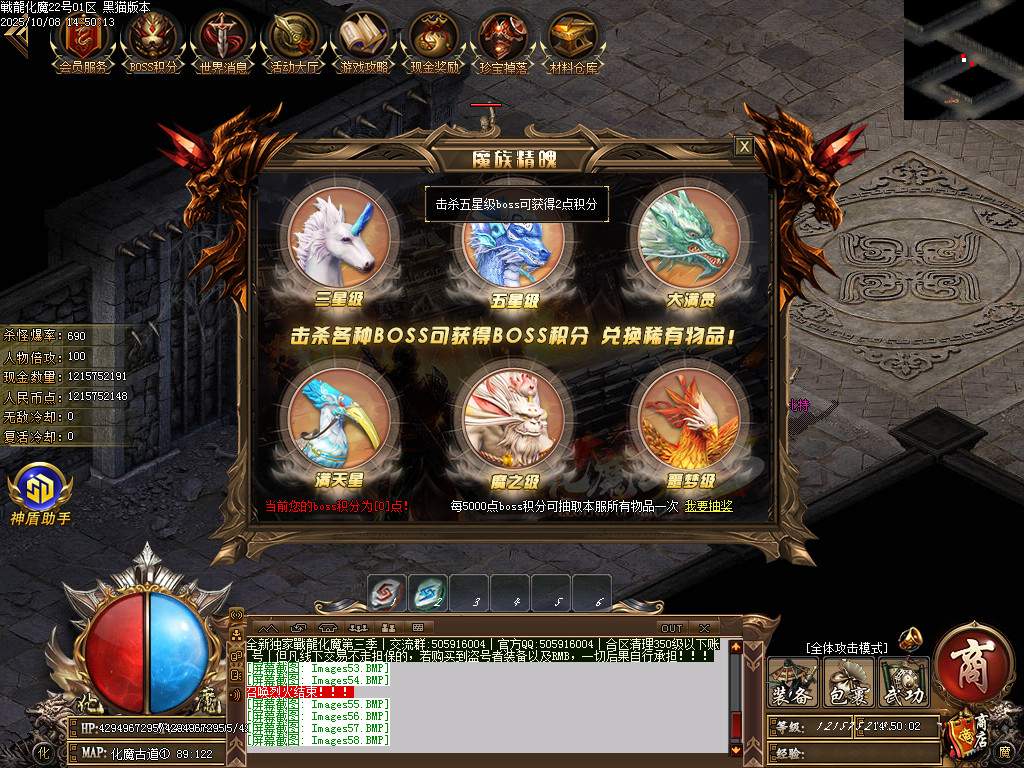Open the 珍宝掉落 treasure drops

504,40
